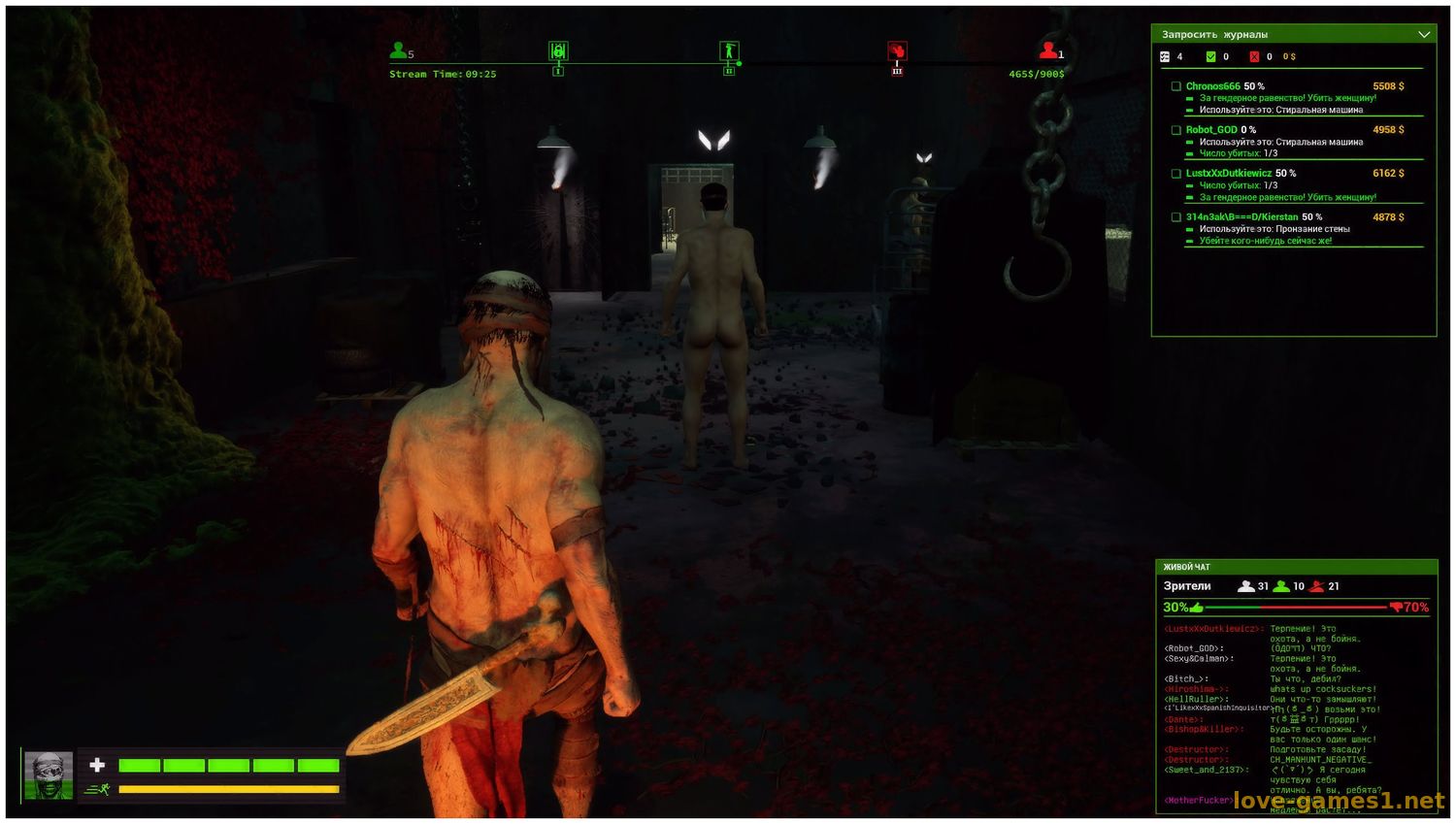Click the red enemy count icon

click(x=1047, y=49)
